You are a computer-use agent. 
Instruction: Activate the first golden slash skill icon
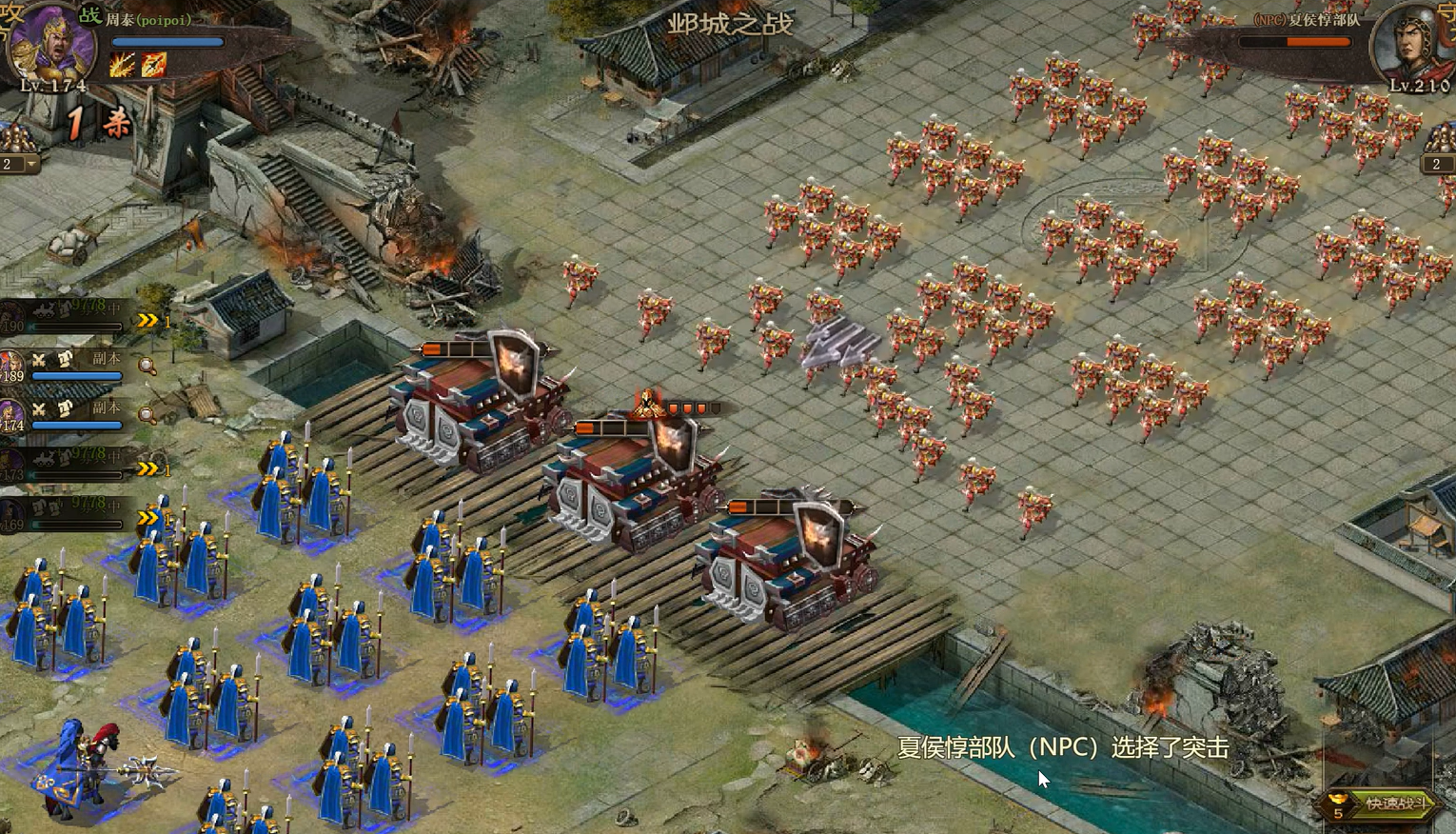(x=122, y=65)
